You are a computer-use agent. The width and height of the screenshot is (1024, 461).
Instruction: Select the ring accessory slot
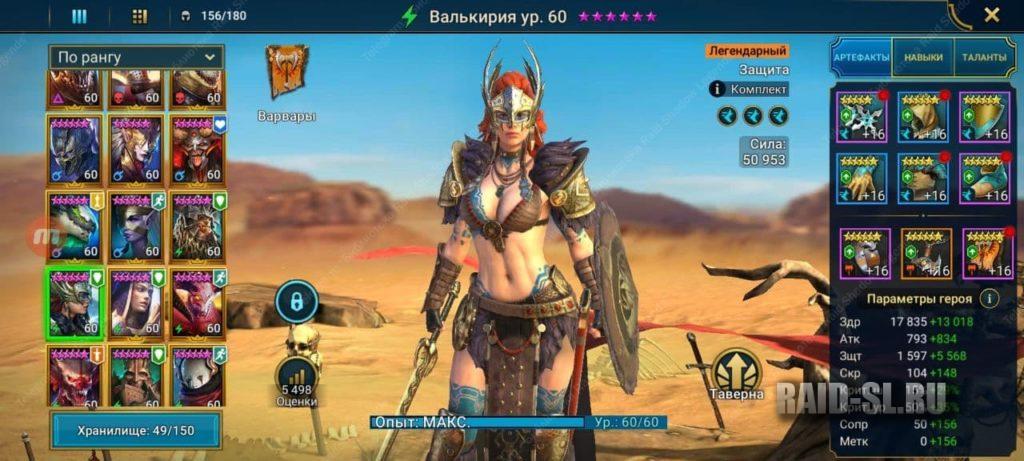click(863, 254)
